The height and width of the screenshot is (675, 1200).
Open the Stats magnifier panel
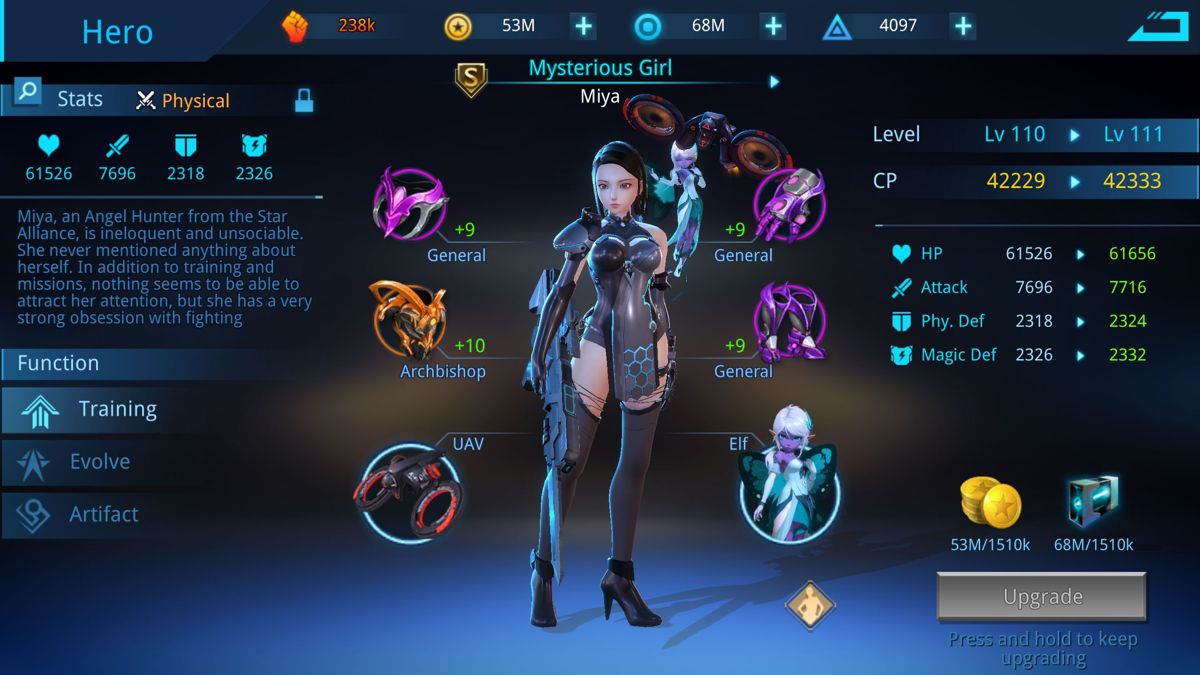pyautogui.click(x=28, y=94)
